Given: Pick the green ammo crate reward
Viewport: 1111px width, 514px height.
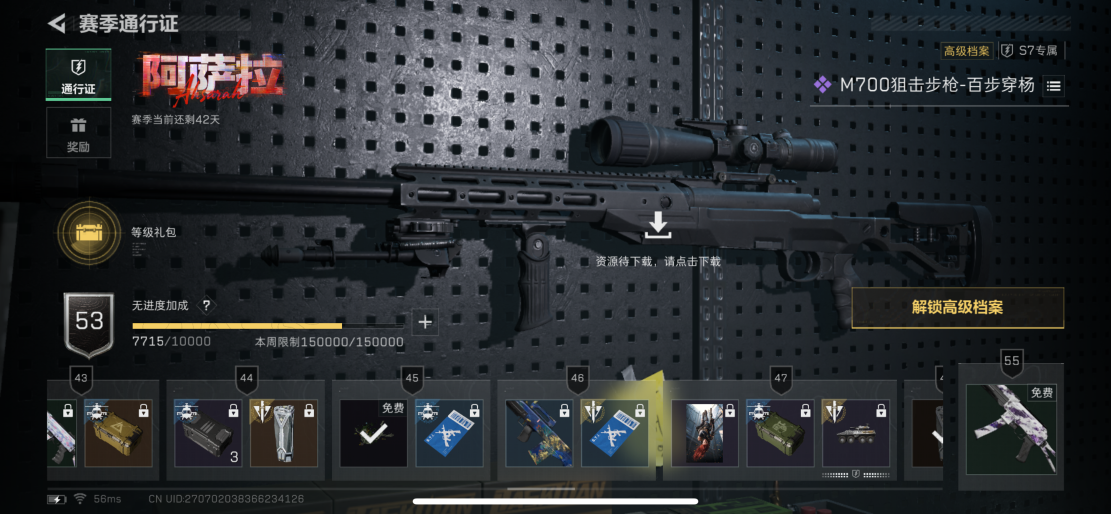Looking at the screenshot, I should tap(780, 434).
